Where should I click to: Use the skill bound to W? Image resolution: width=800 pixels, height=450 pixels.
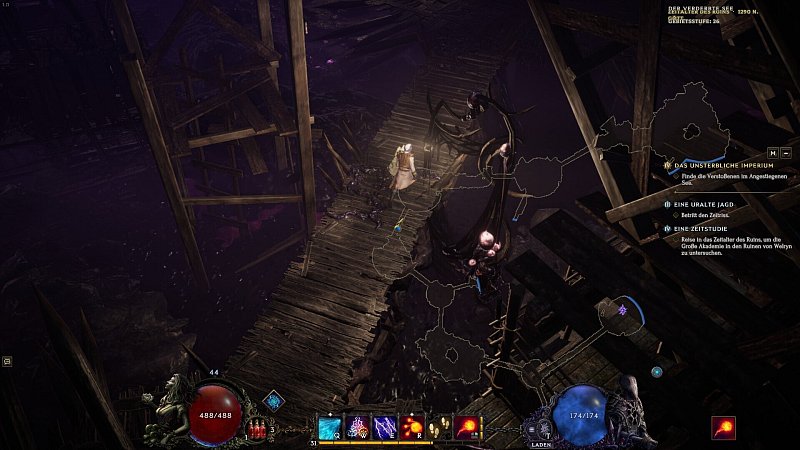[x=357, y=427]
